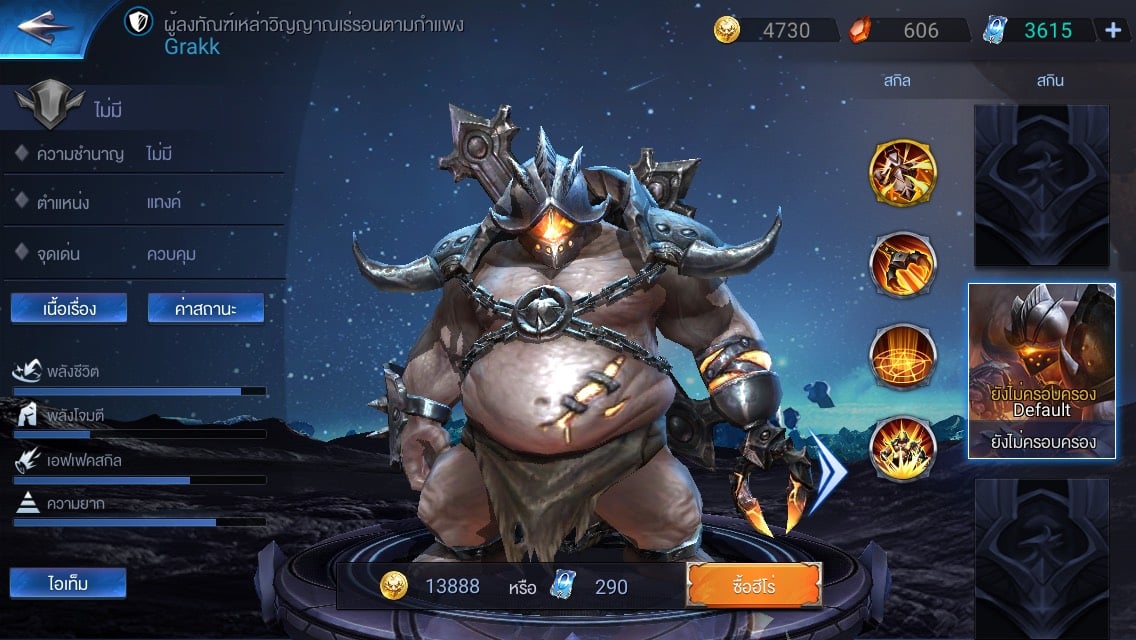The width and height of the screenshot is (1136, 640).
Task: Click the next hero chevron arrow
Action: (x=827, y=472)
